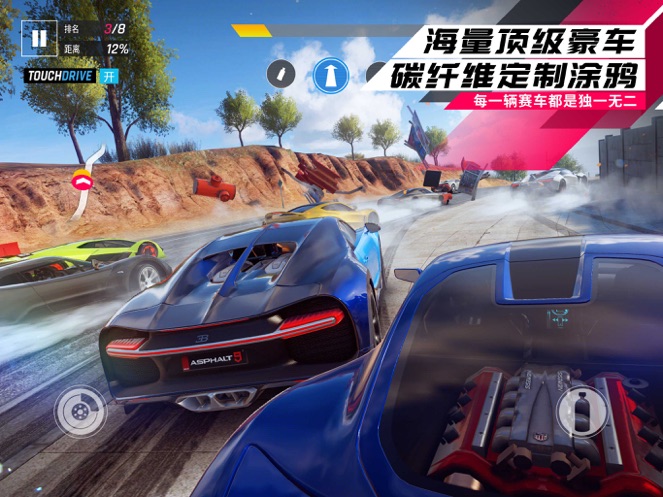Toggle the TouchDrive switch
663x497 pixels.
[x=111, y=77]
